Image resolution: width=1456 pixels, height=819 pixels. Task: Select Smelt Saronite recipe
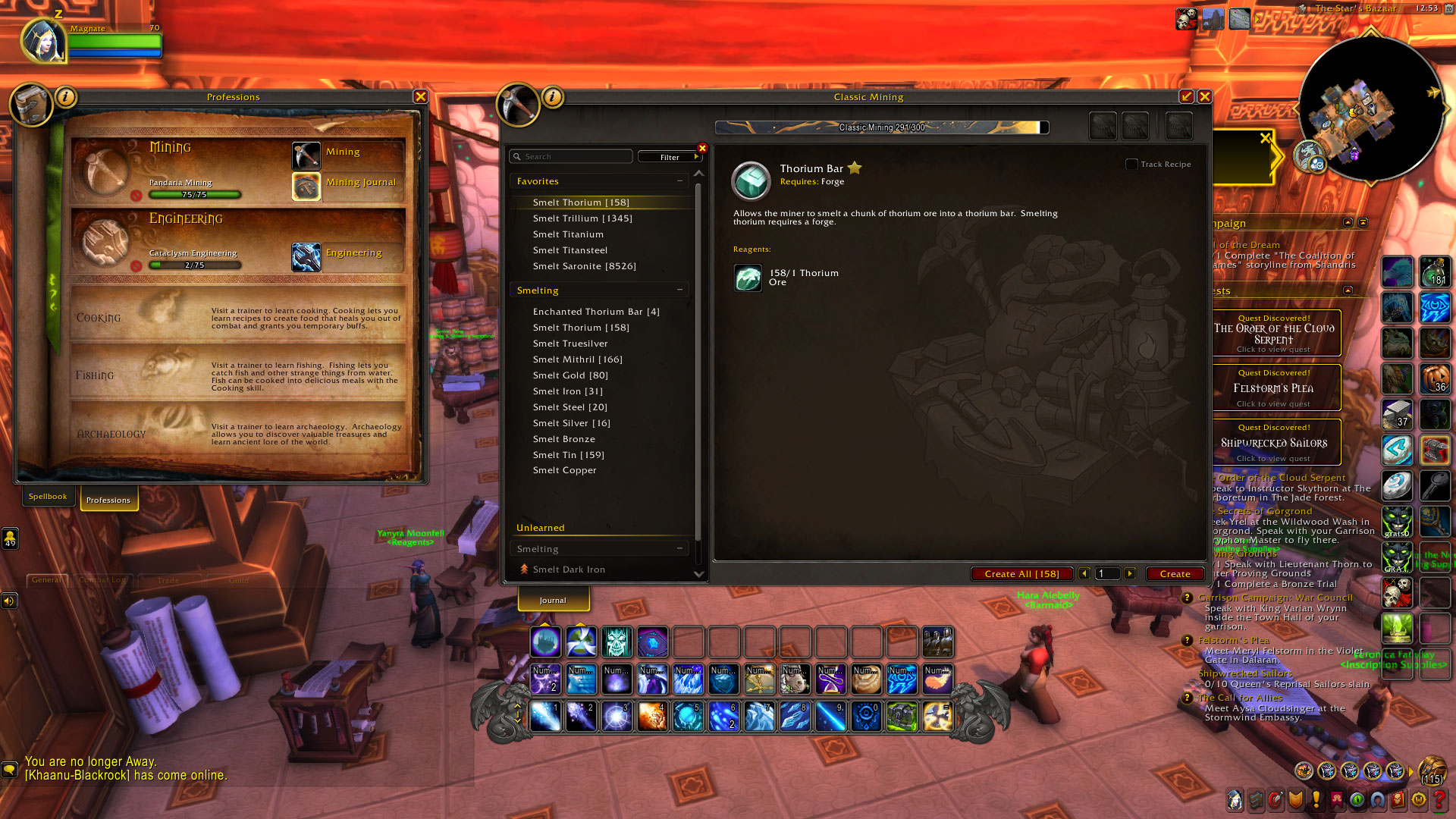tap(584, 266)
